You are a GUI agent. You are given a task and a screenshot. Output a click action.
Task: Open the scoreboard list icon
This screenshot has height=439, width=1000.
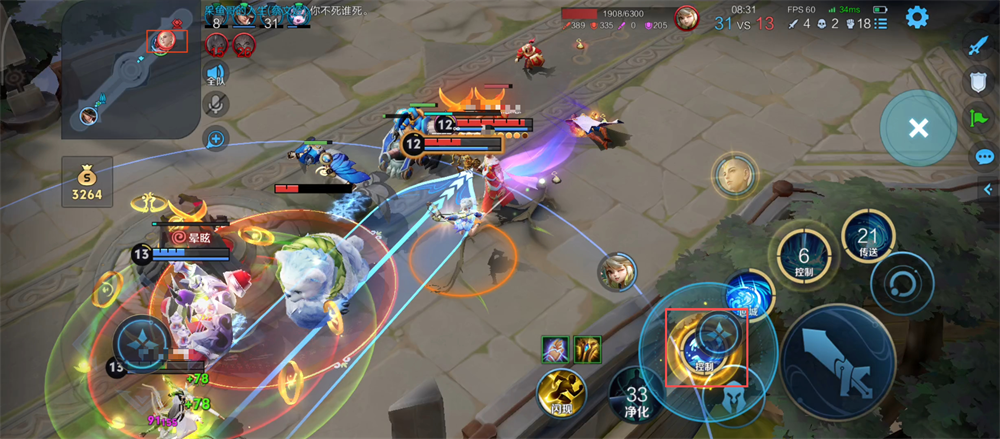pyautogui.click(x=881, y=22)
